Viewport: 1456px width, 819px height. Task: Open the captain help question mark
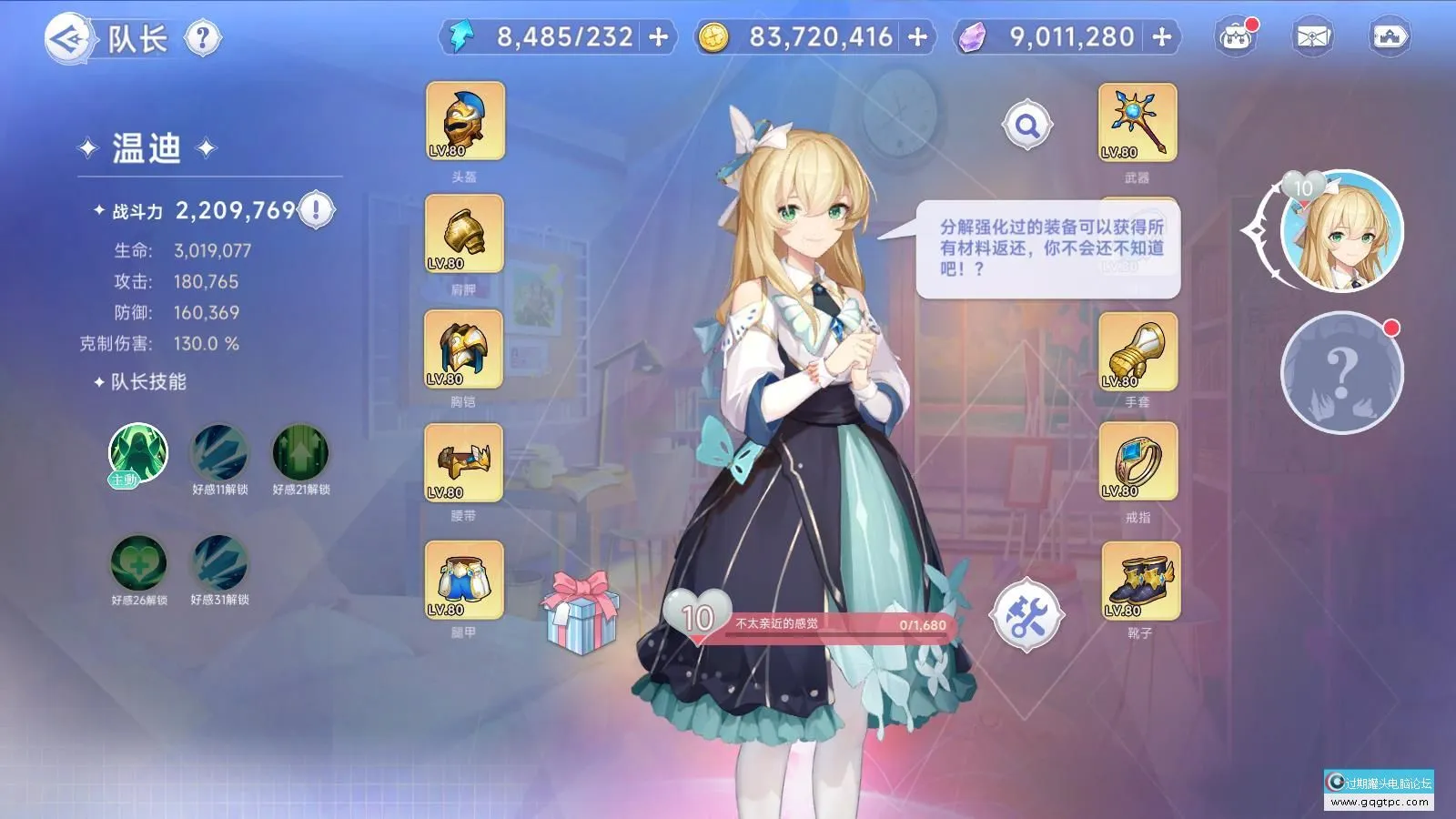click(202, 38)
